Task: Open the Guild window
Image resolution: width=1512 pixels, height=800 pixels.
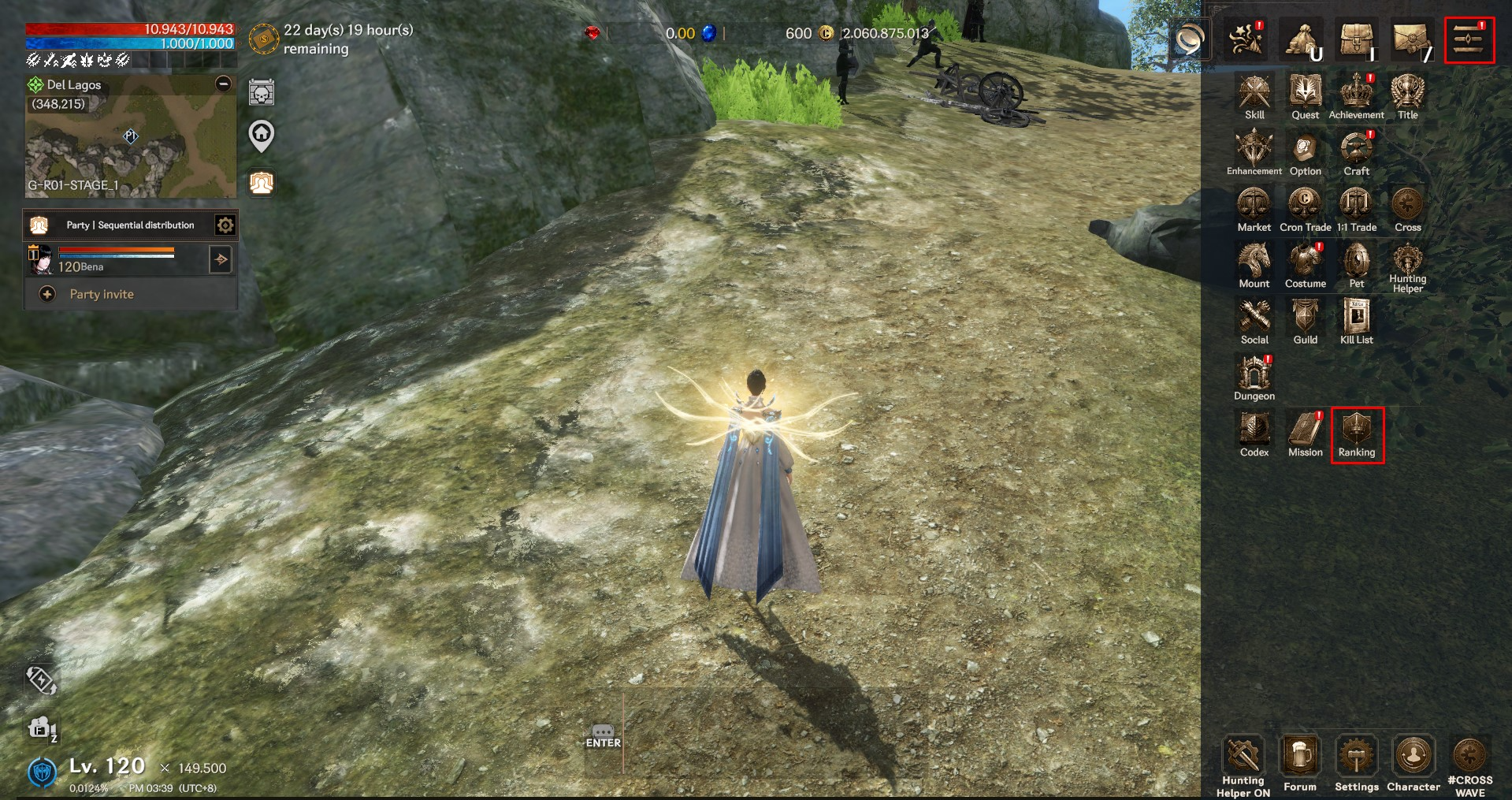Action: point(1305,322)
